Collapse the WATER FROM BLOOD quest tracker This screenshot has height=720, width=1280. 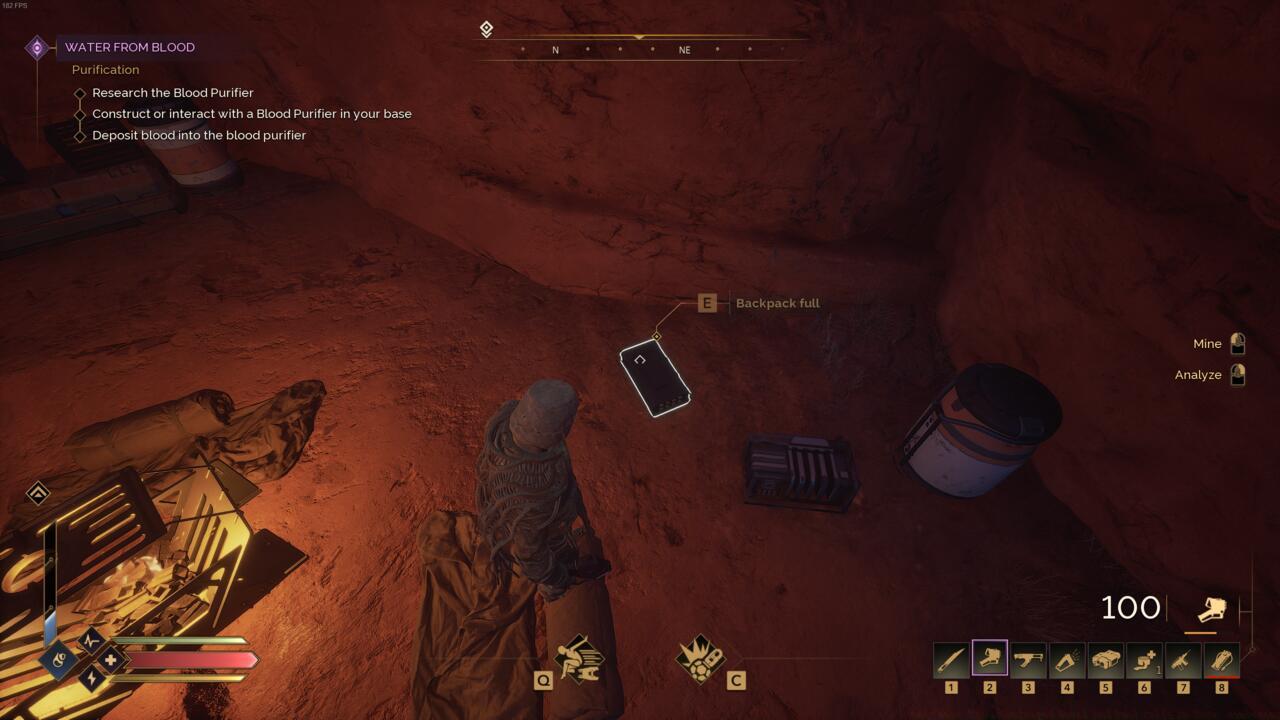[37, 45]
